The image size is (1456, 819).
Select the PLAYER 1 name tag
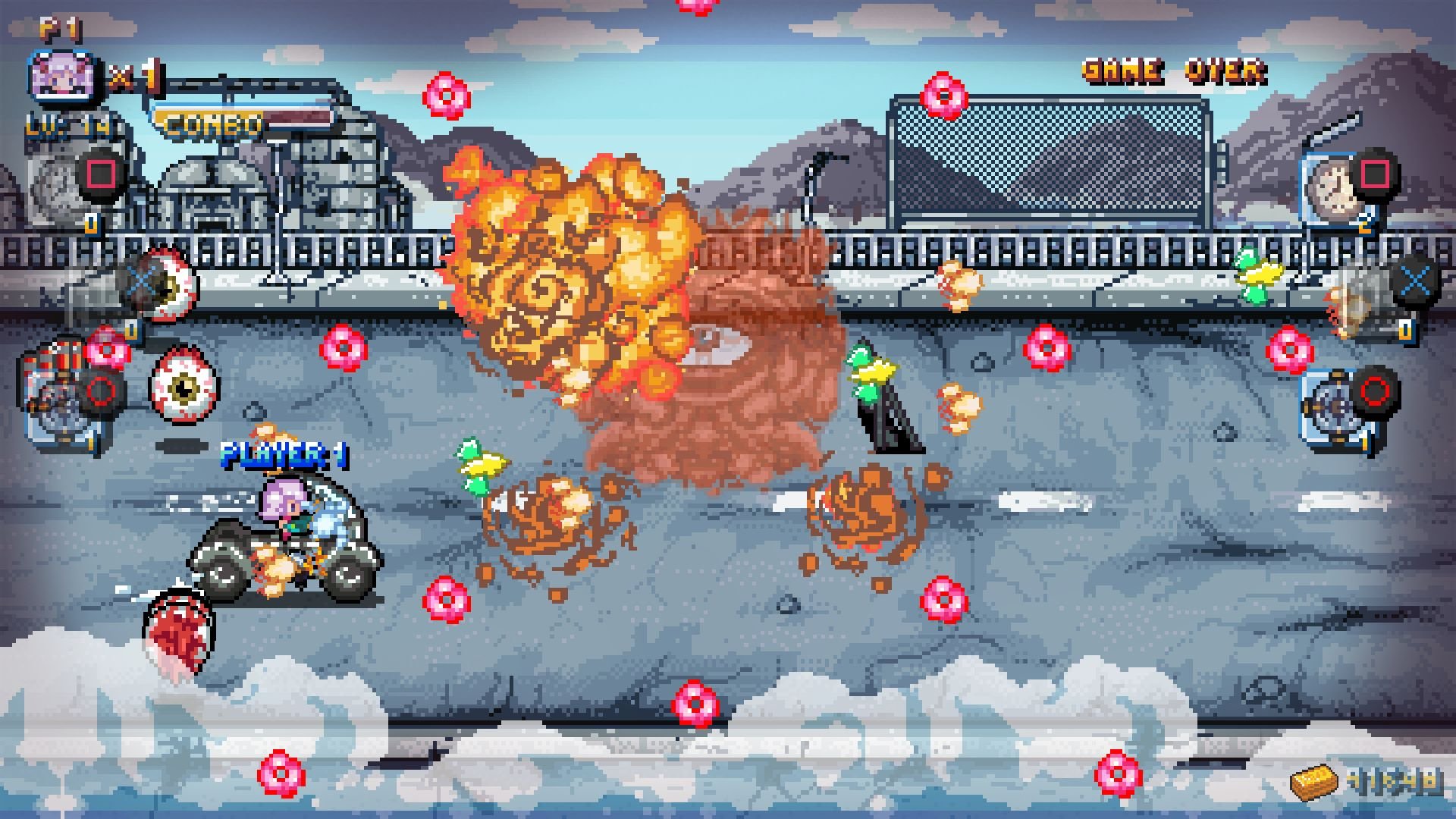pos(284,453)
